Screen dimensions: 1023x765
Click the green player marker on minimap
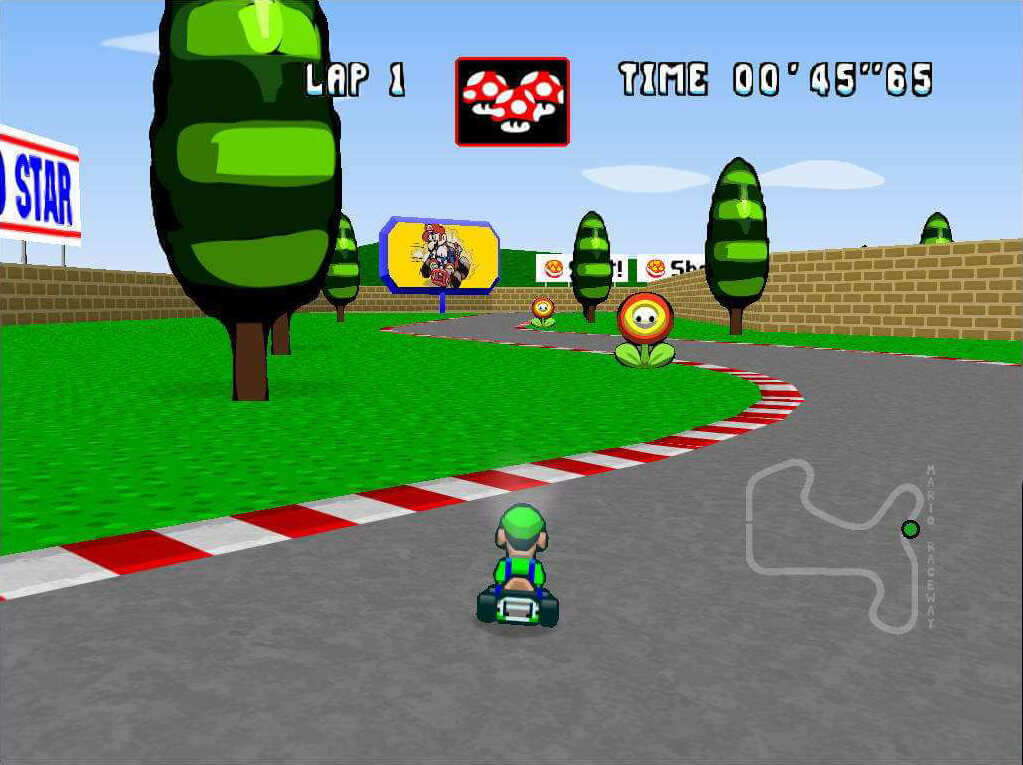pos(910,529)
